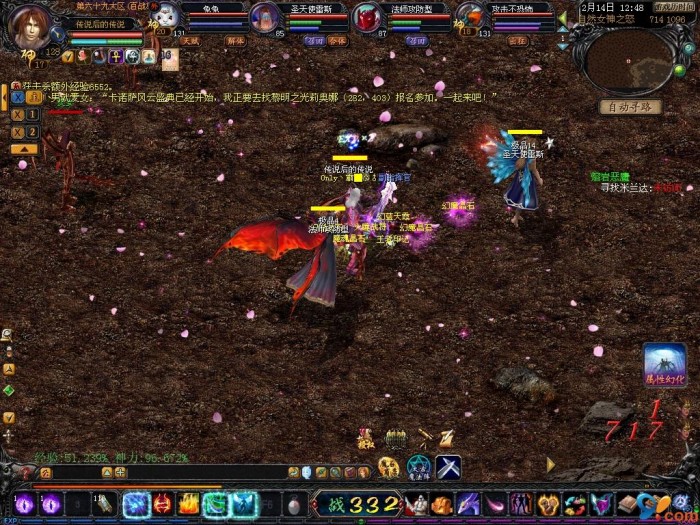This screenshot has width=700, height=525.
Task: Open the minimap
Action: (x=630, y=62)
